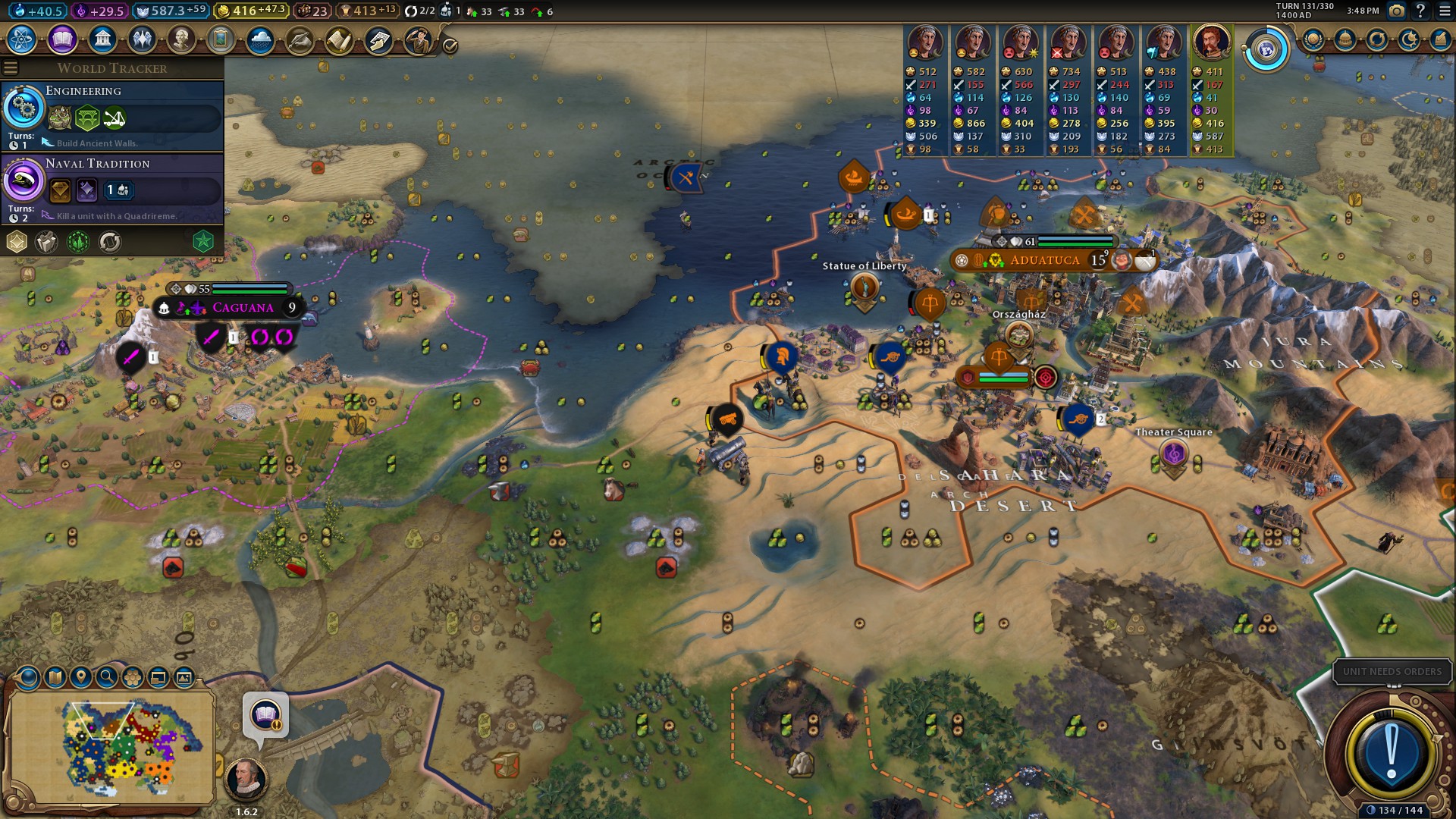This screenshot has width=1456, height=819.
Task: Open the Technology tree atom button
Action: (22, 39)
